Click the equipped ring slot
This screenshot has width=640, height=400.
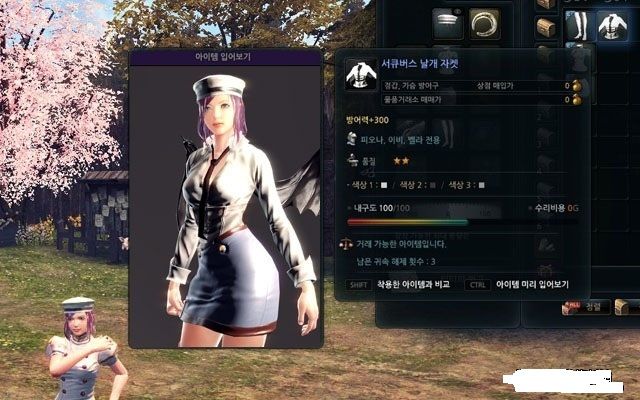coord(486,24)
